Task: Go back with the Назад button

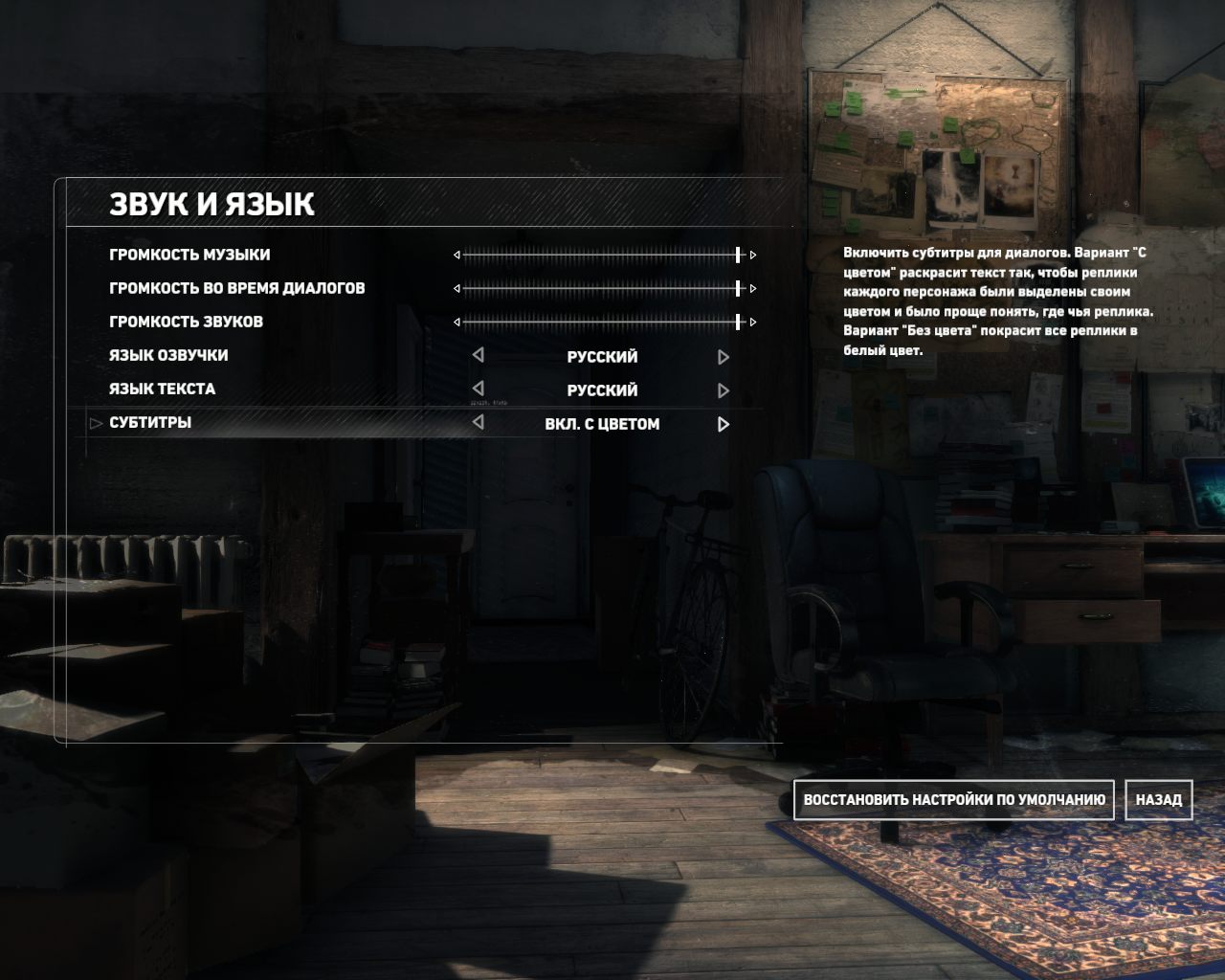Action: click(1158, 799)
